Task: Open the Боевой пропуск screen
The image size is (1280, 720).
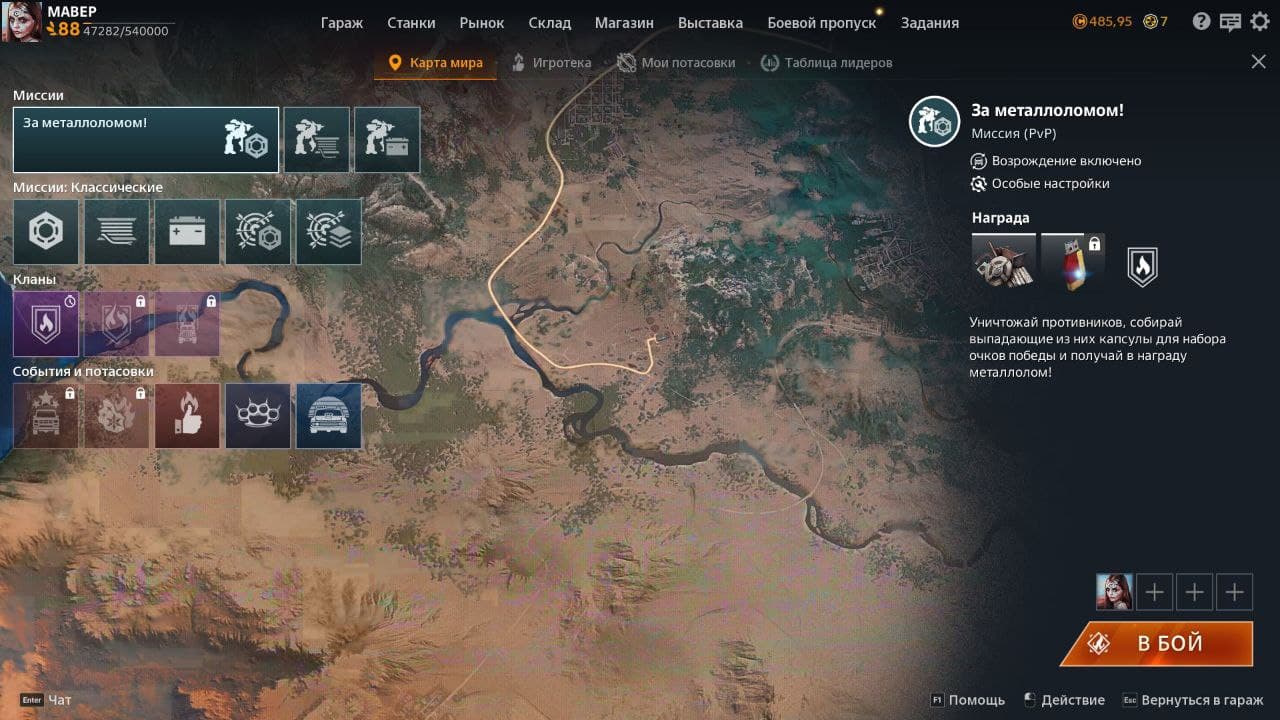Action: [821, 22]
